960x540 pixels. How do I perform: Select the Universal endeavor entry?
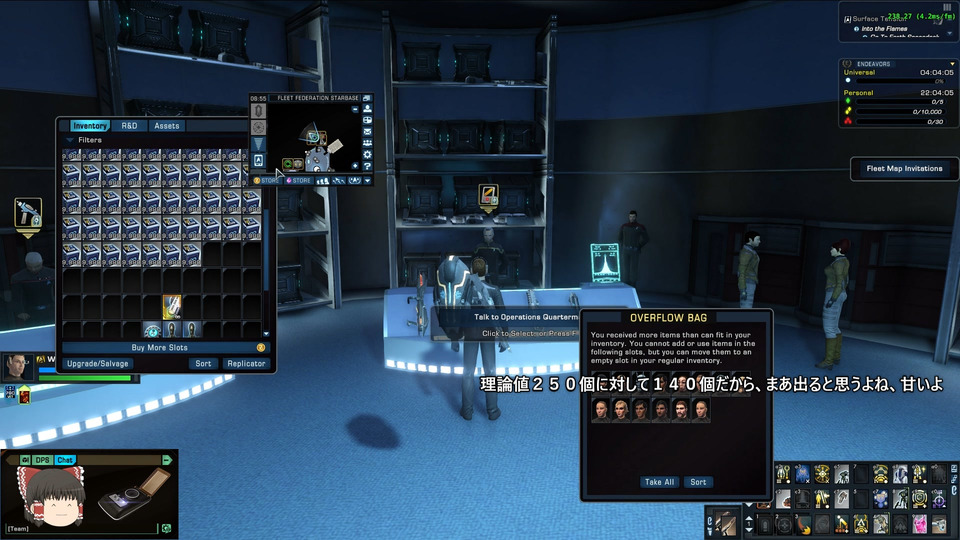click(859, 72)
